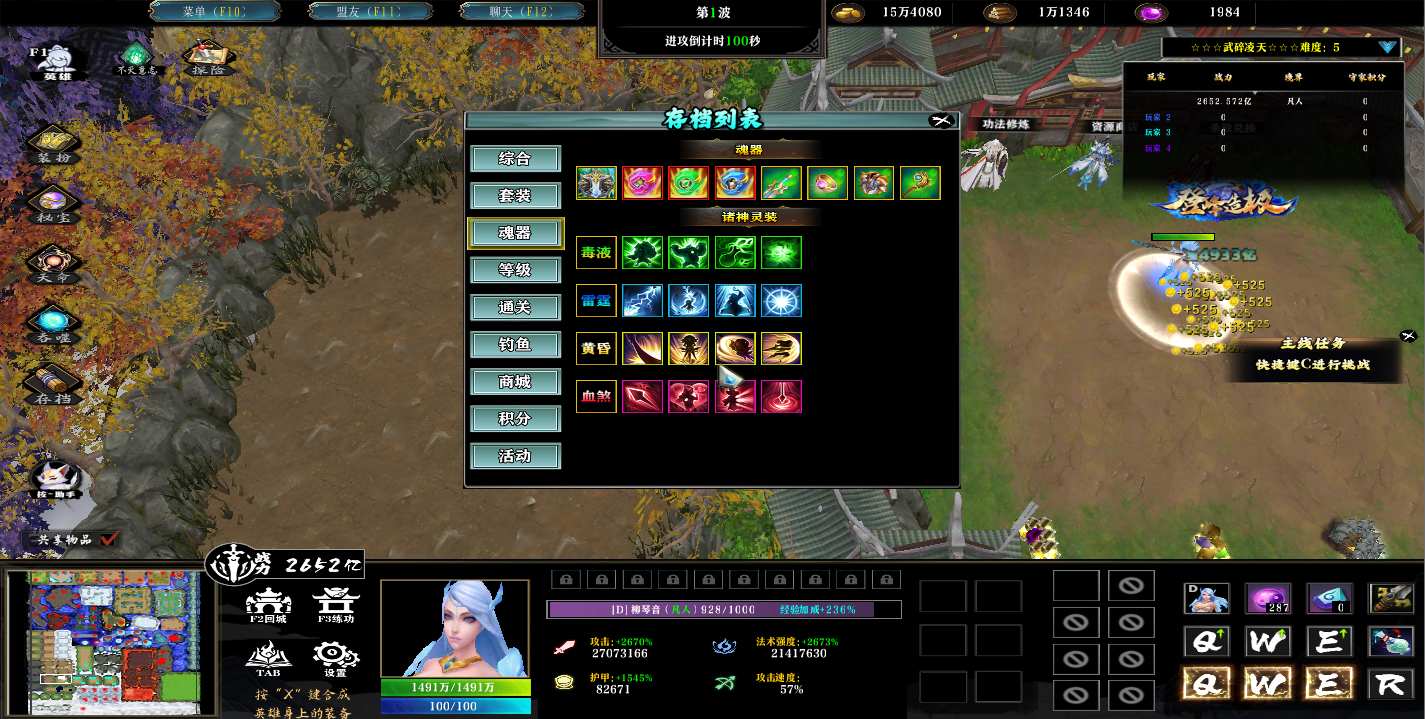Open the 存档 save scroll icon
The height and width of the screenshot is (719, 1425).
coord(54,385)
